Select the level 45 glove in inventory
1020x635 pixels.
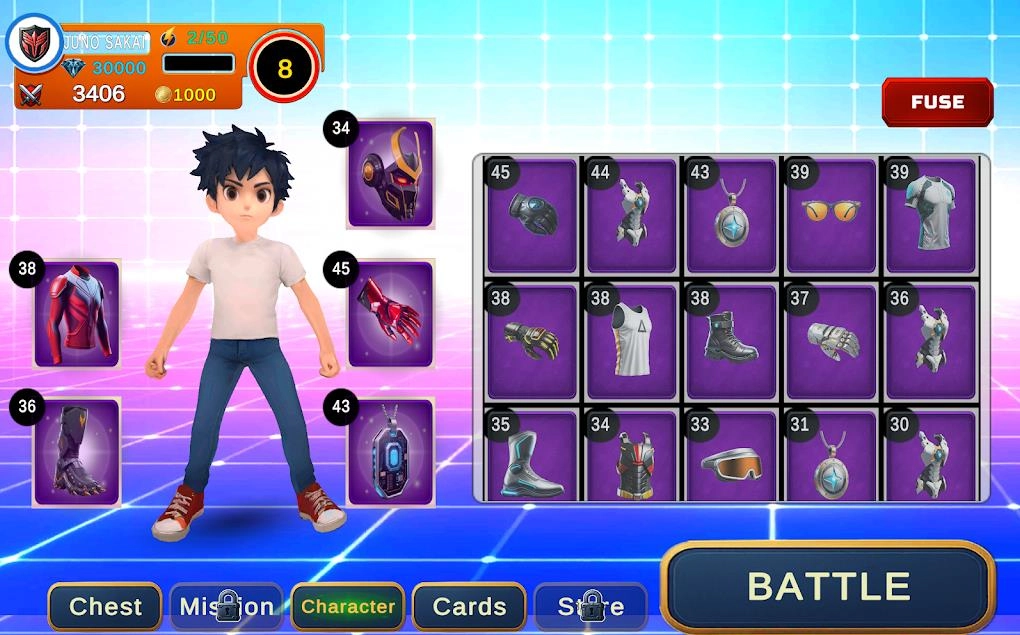coord(532,216)
